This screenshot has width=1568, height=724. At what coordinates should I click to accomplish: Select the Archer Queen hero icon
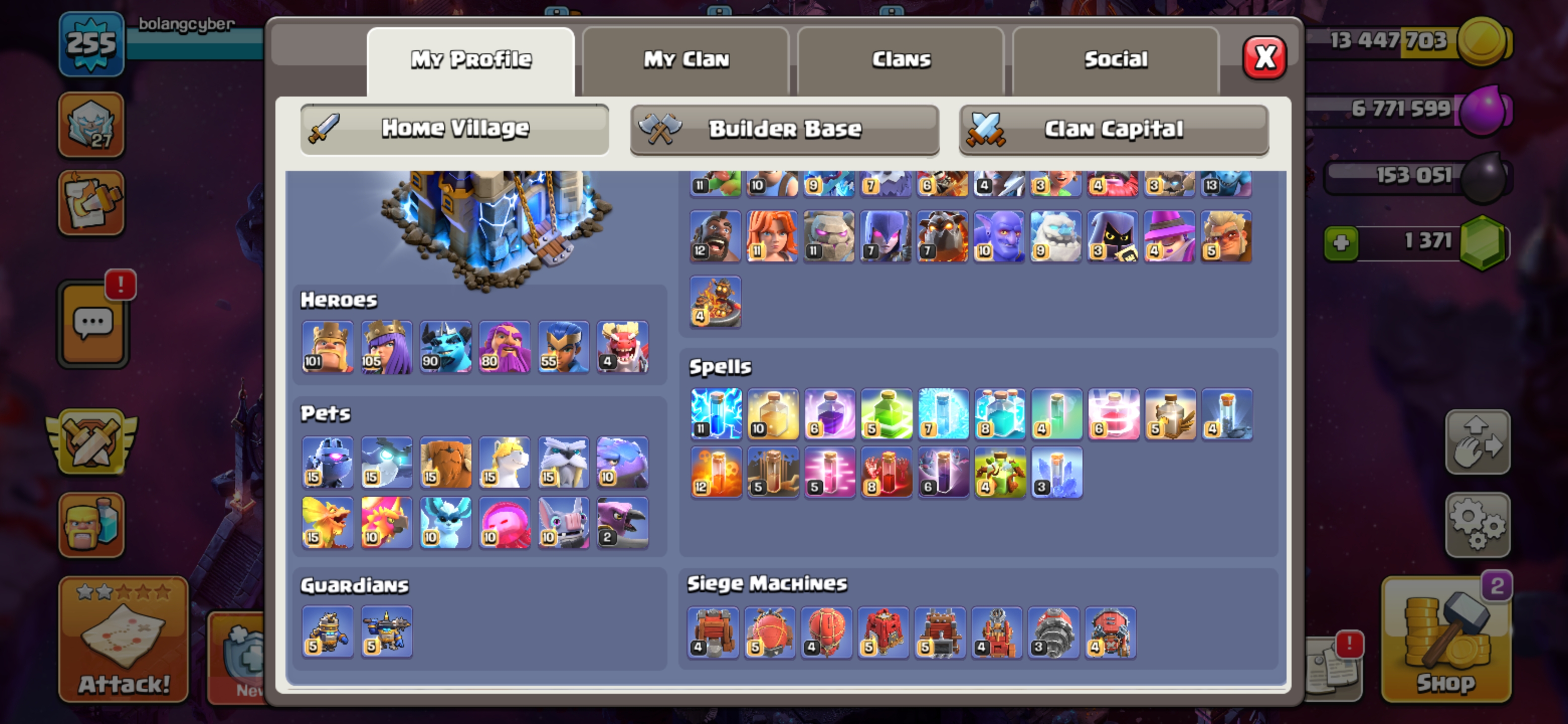click(x=386, y=347)
